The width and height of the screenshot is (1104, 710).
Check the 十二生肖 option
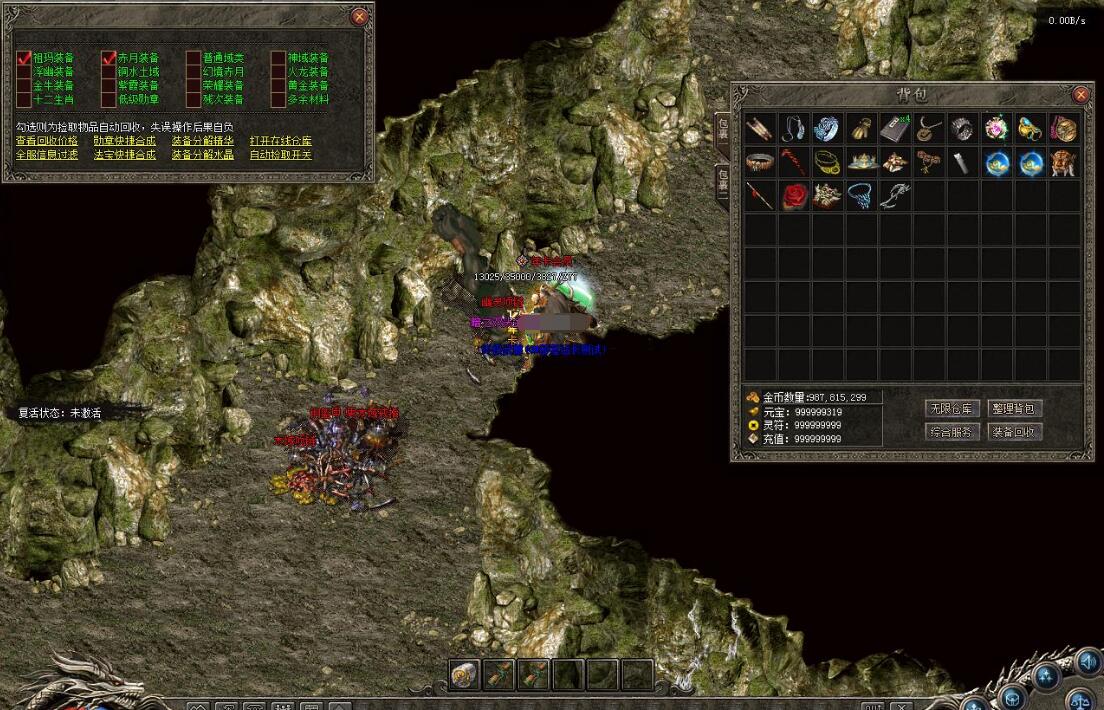(24, 100)
